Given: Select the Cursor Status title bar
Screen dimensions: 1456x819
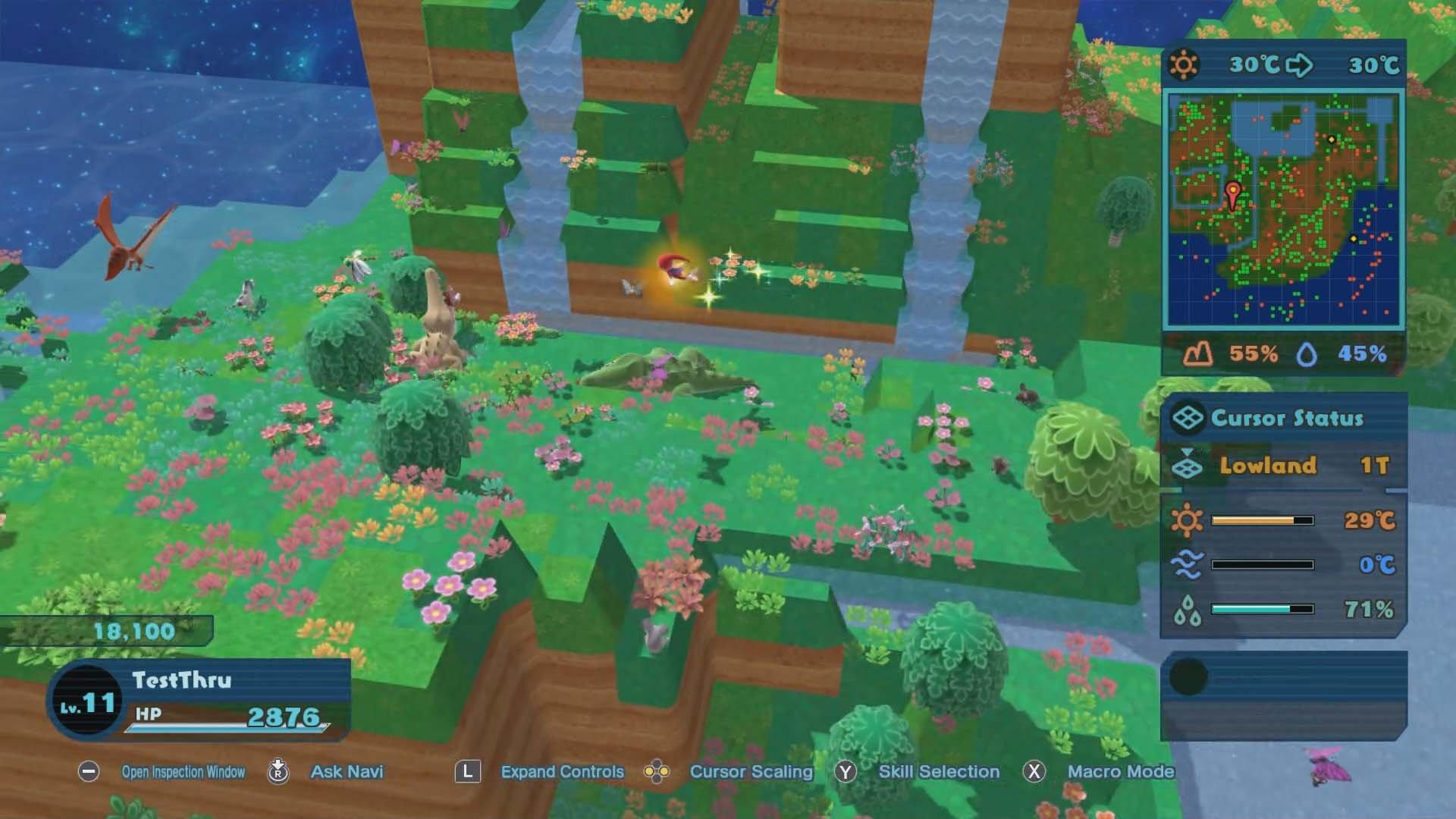Looking at the screenshot, I should 1289,417.
